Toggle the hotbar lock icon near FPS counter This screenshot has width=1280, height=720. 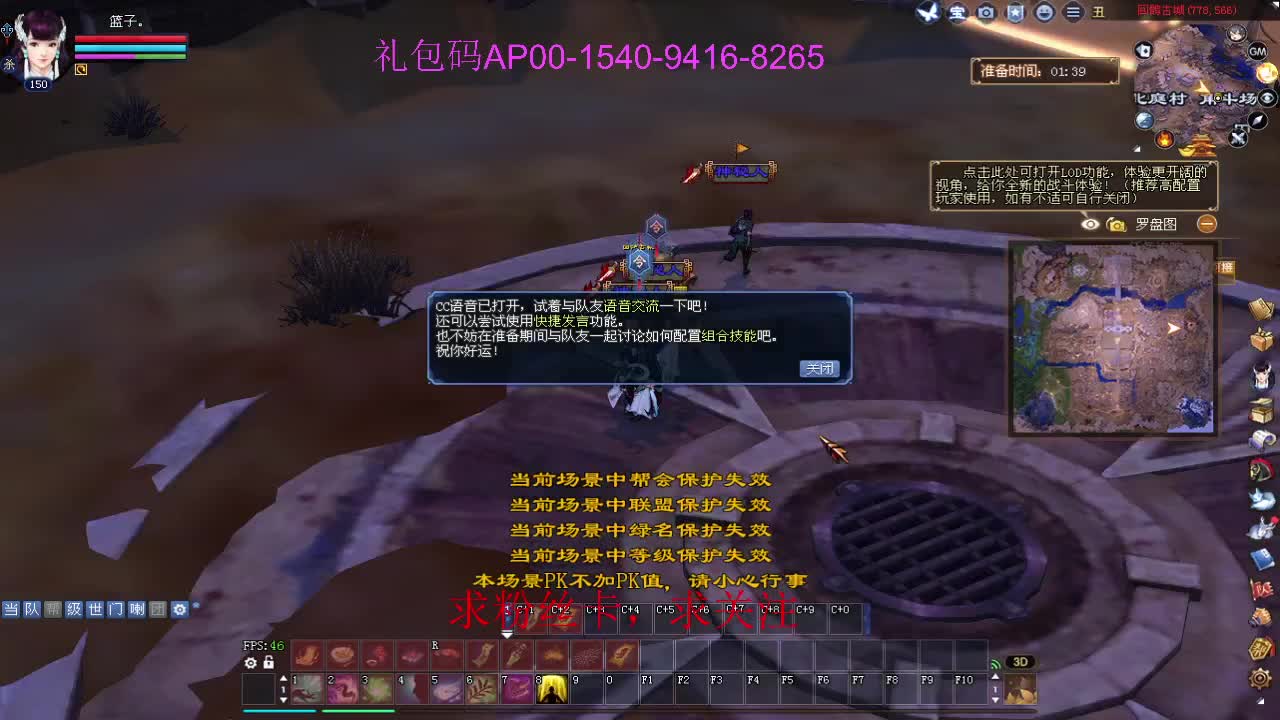[x=269, y=663]
